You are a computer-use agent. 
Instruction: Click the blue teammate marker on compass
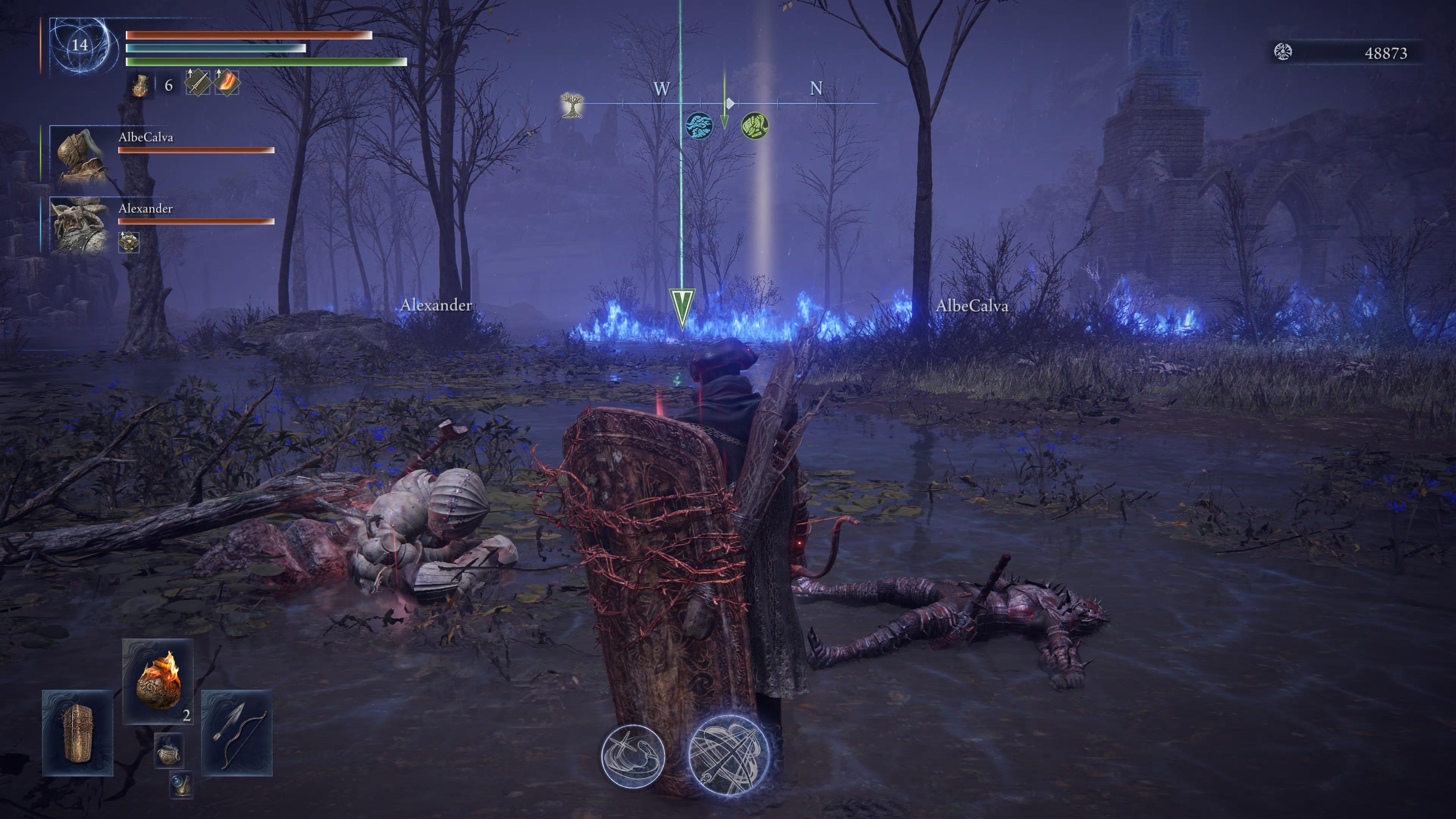click(698, 125)
